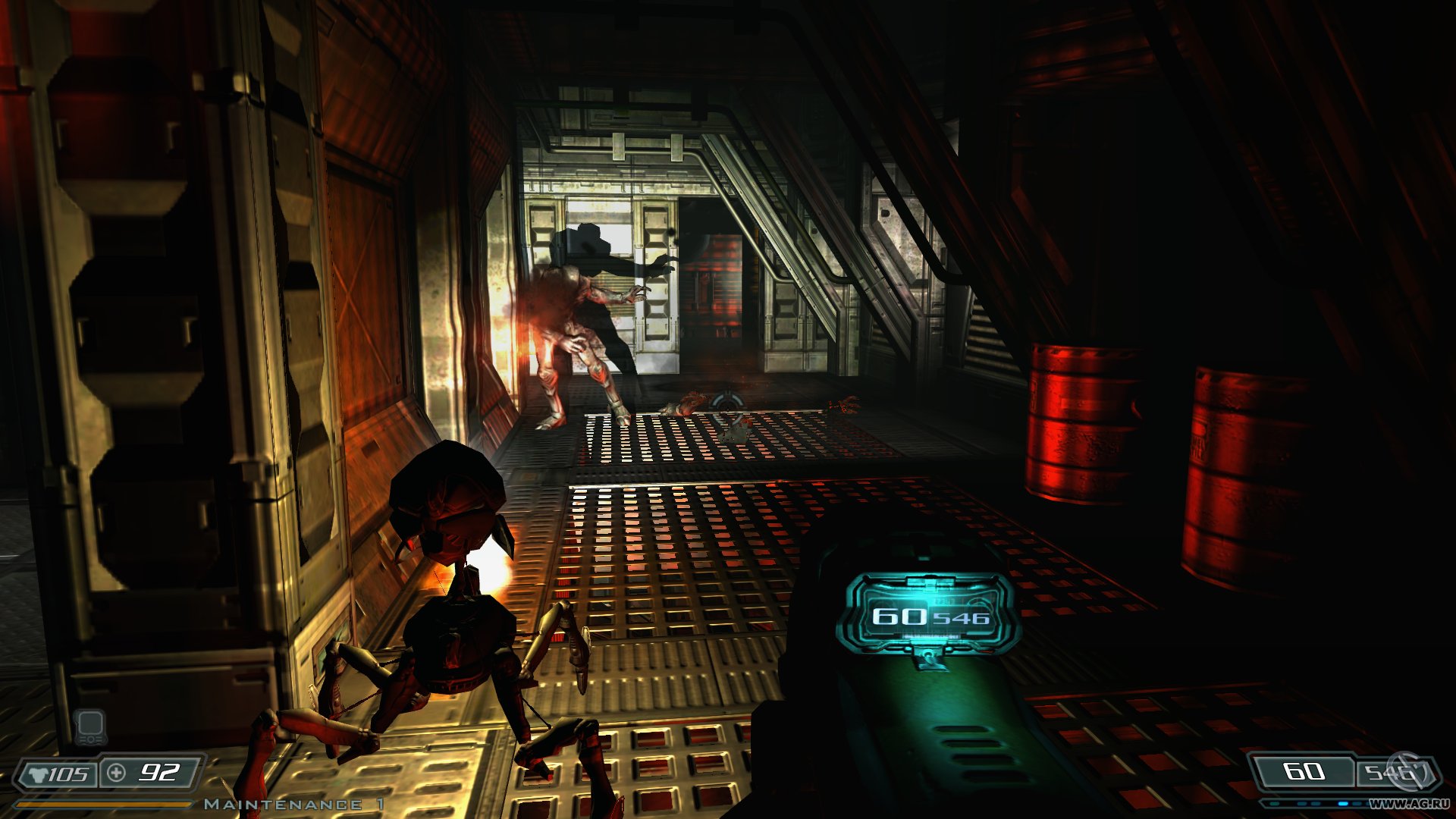The height and width of the screenshot is (819, 1456).
Task: Click the crosshair reticle in the corridor
Action: 727,409
